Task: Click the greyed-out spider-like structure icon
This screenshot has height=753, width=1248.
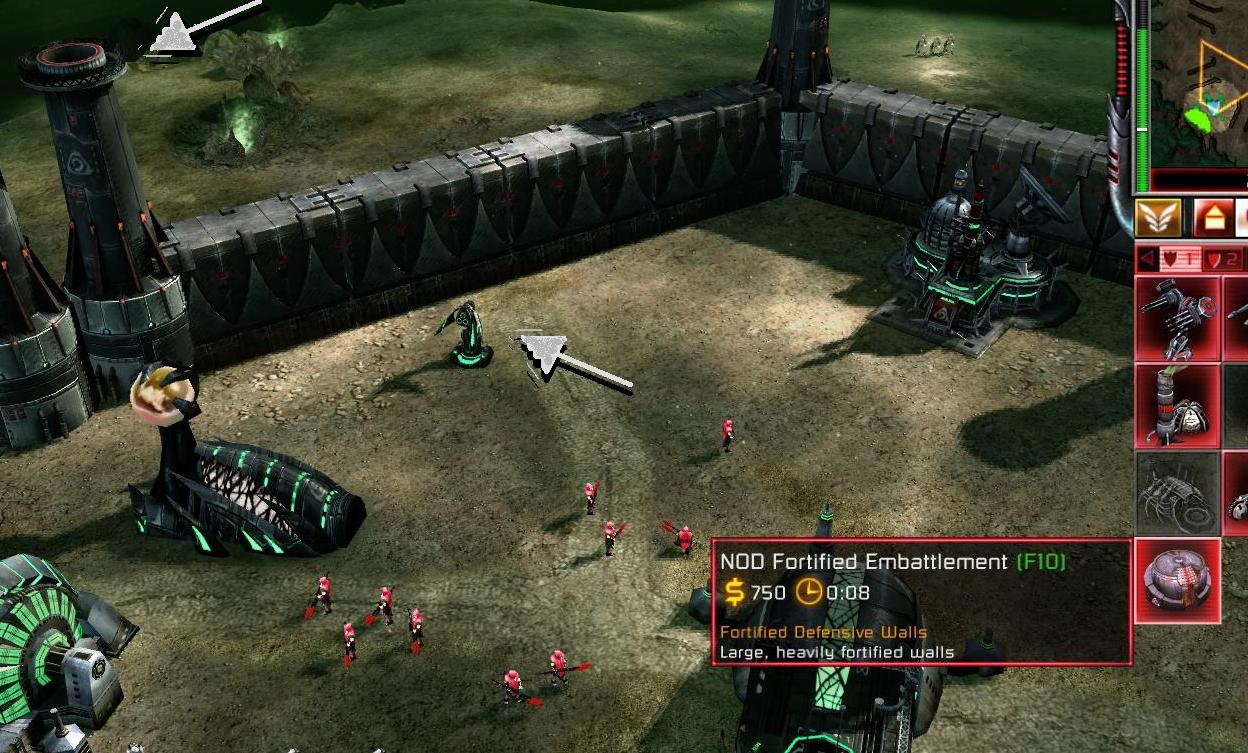Action: (1177, 493)
